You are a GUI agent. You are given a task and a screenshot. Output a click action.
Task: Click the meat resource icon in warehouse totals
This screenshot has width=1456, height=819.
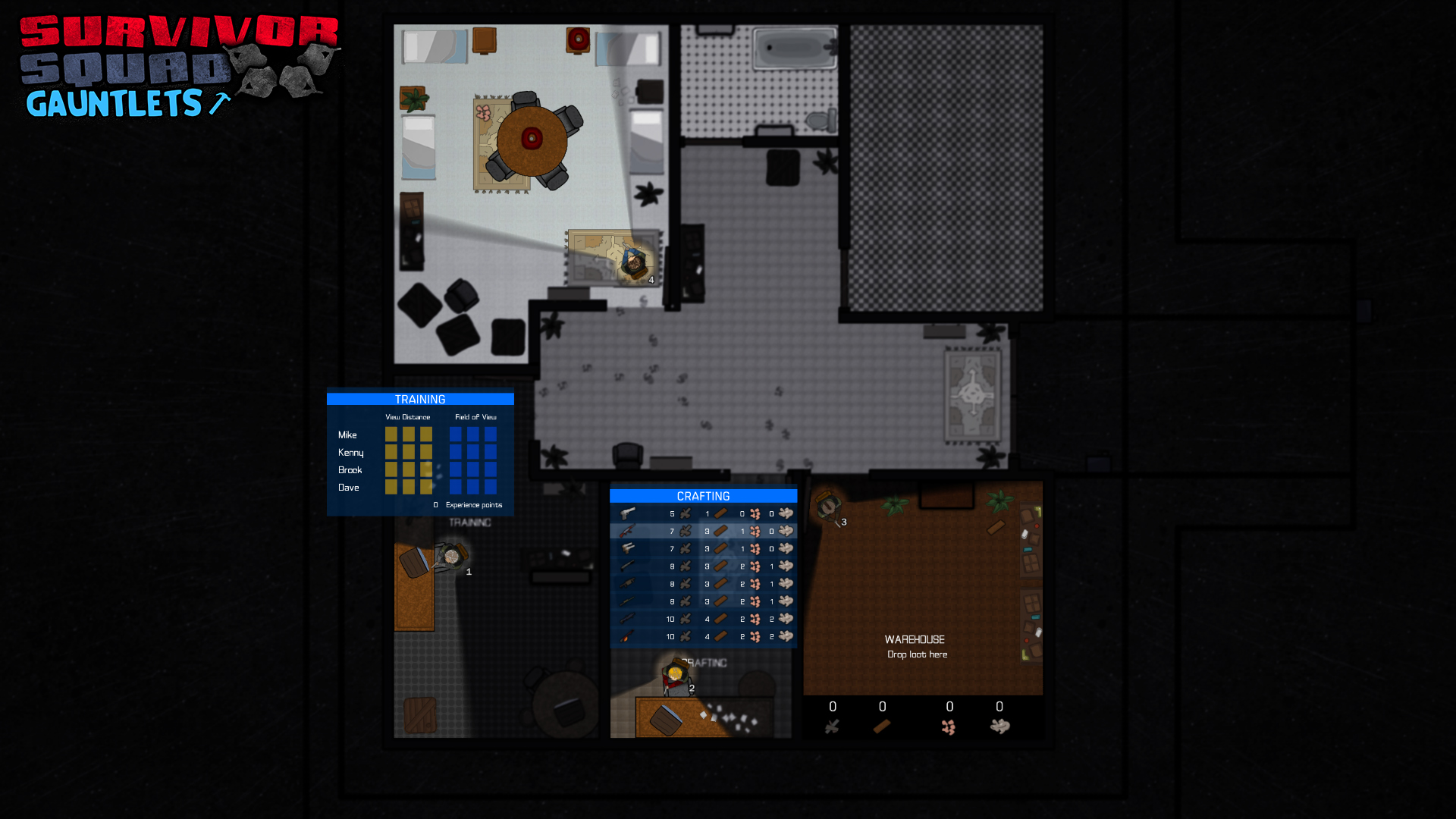tap(949, 726)
